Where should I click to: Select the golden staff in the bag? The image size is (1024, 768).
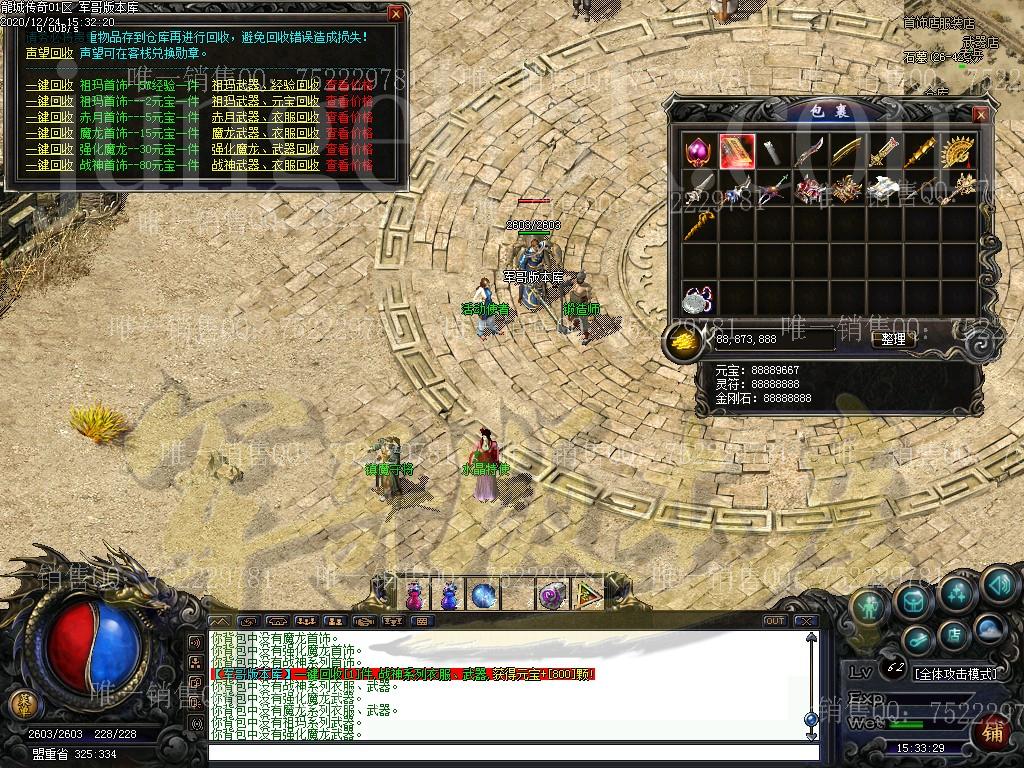coord(700,224)
